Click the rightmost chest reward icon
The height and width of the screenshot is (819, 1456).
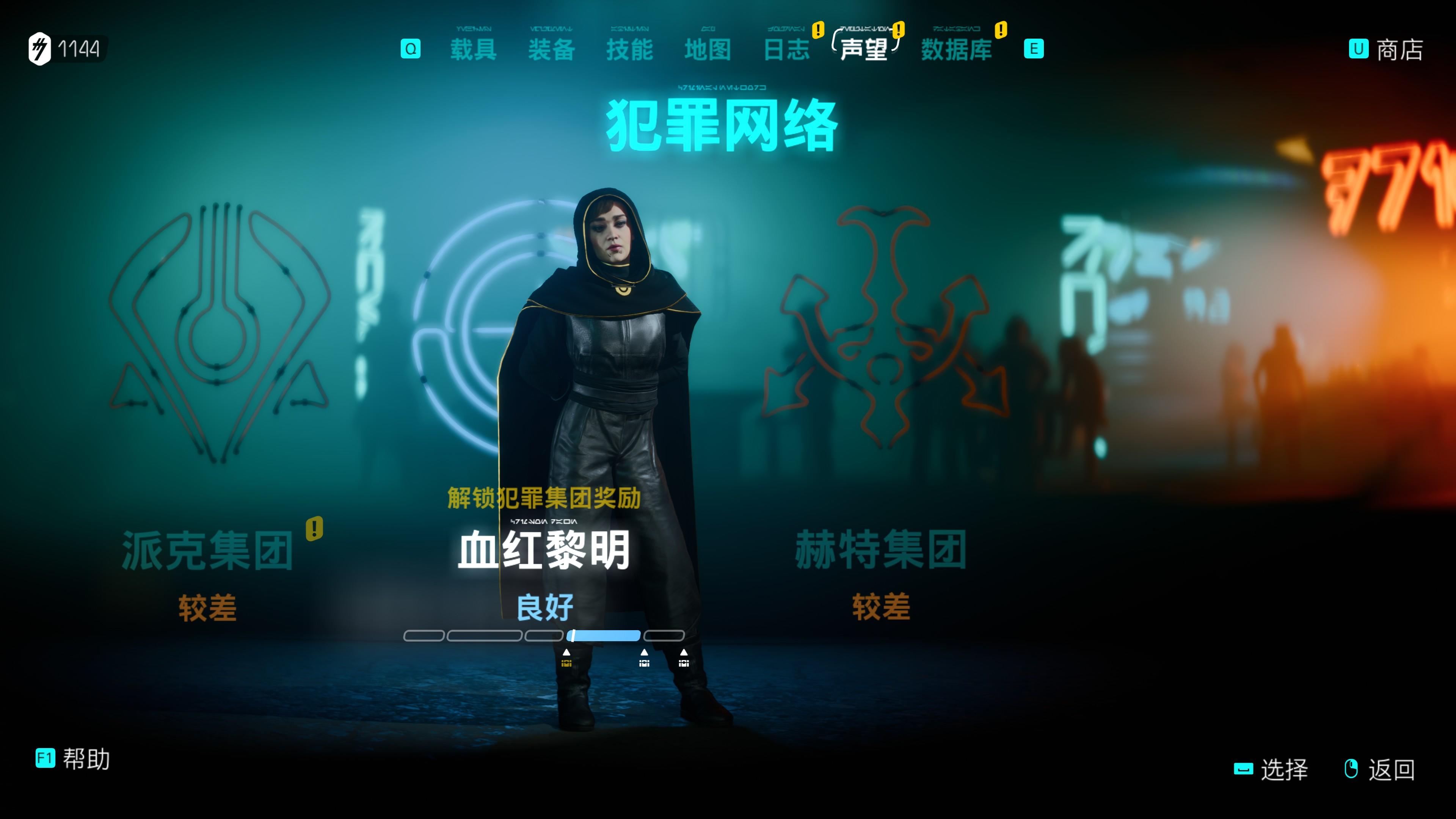pos(683,662)
